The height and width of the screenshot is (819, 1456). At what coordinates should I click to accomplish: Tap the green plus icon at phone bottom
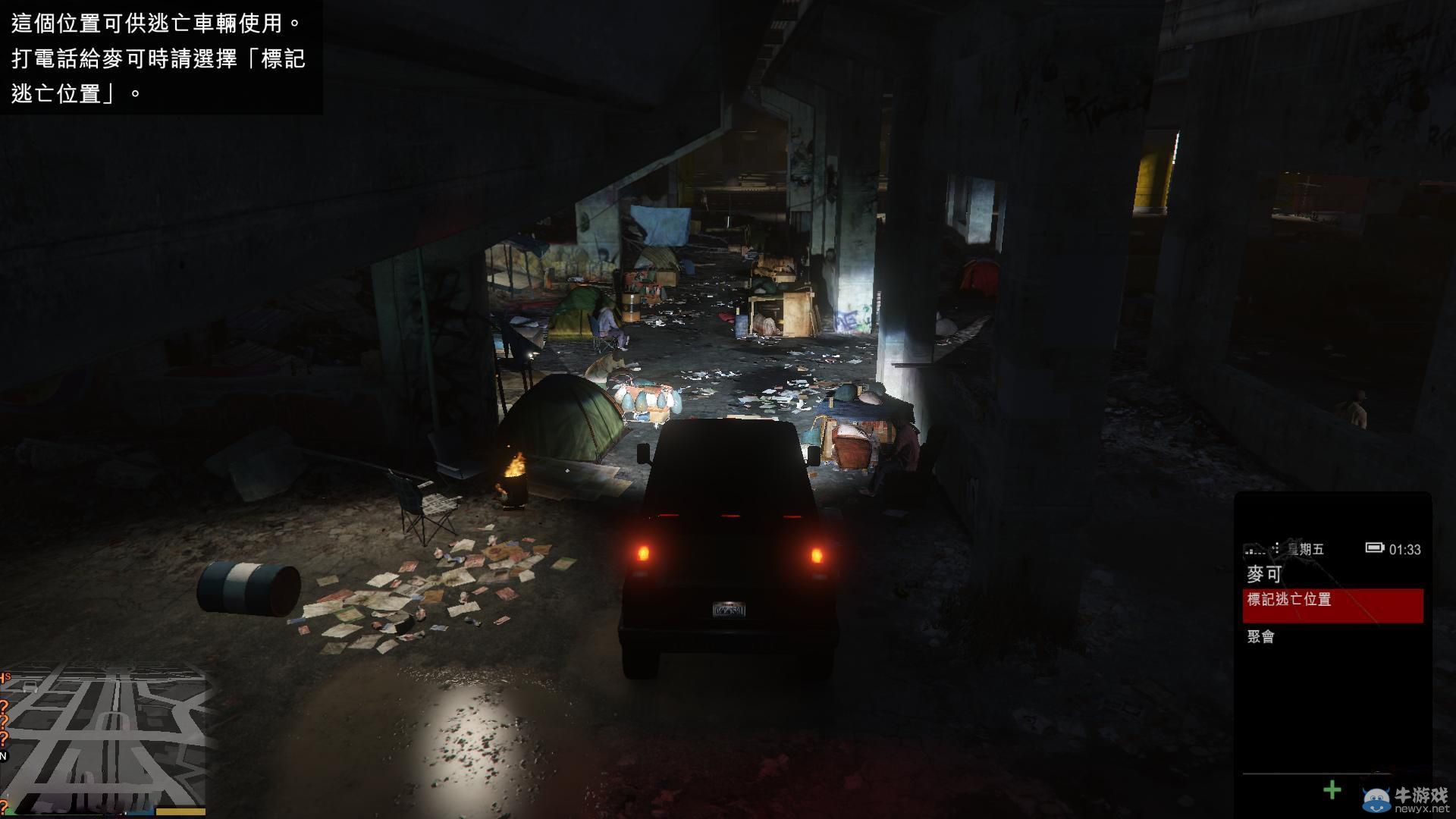click(1332, 789)
